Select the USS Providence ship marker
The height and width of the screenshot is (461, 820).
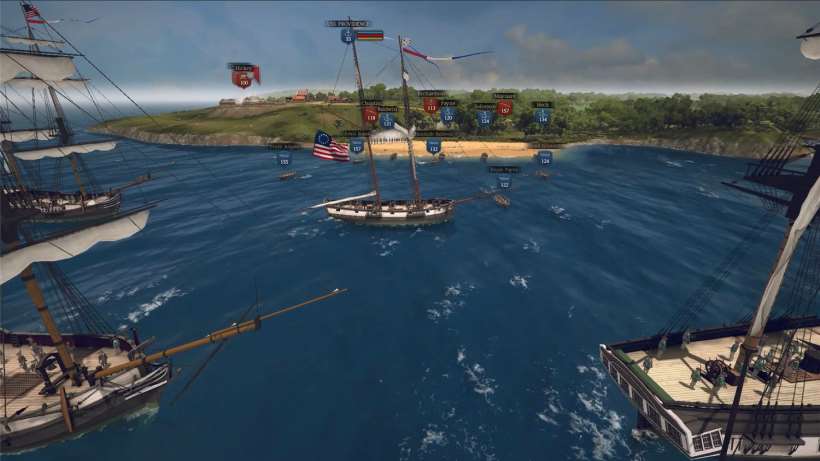point(347,35)
